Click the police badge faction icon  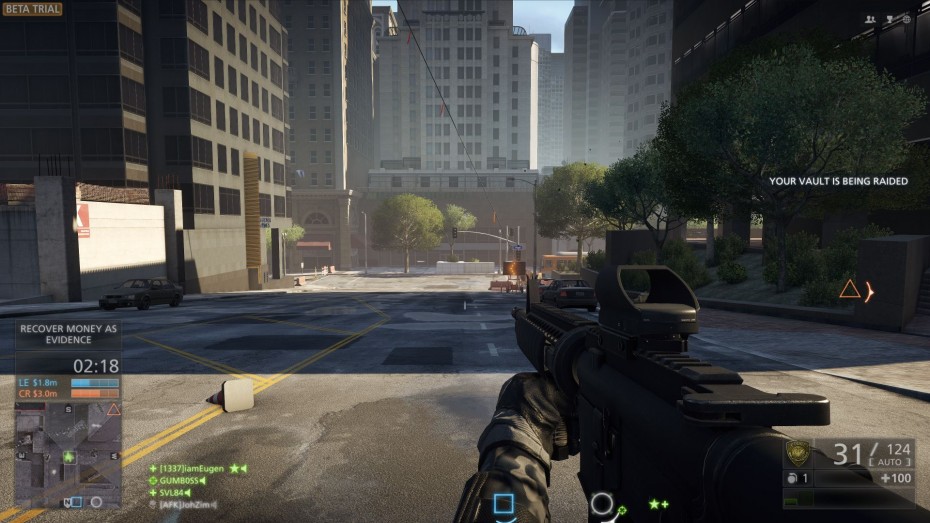[x=798, y=454]
